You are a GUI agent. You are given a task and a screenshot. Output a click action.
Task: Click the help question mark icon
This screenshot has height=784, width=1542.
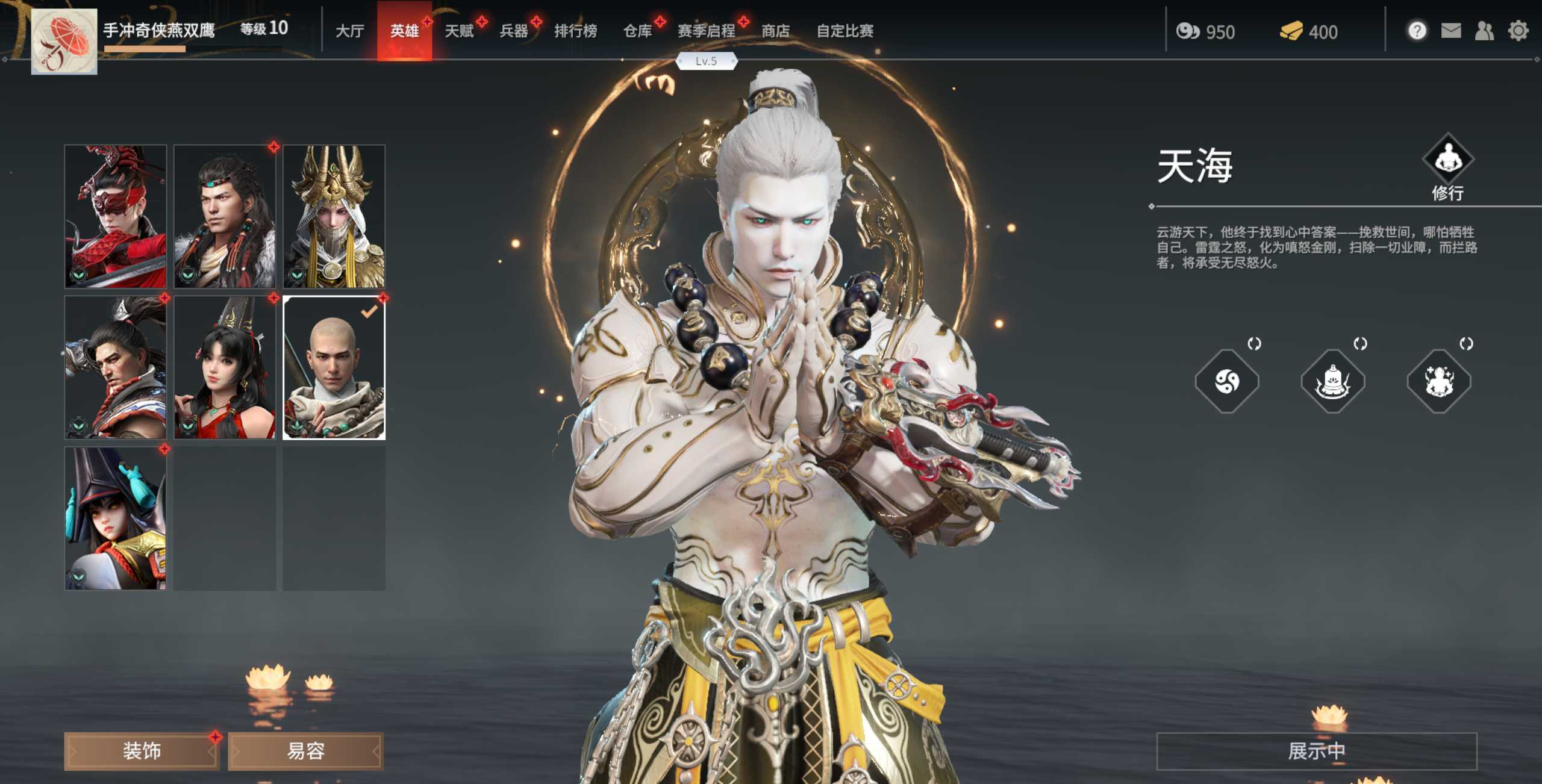click(1417, 29)
